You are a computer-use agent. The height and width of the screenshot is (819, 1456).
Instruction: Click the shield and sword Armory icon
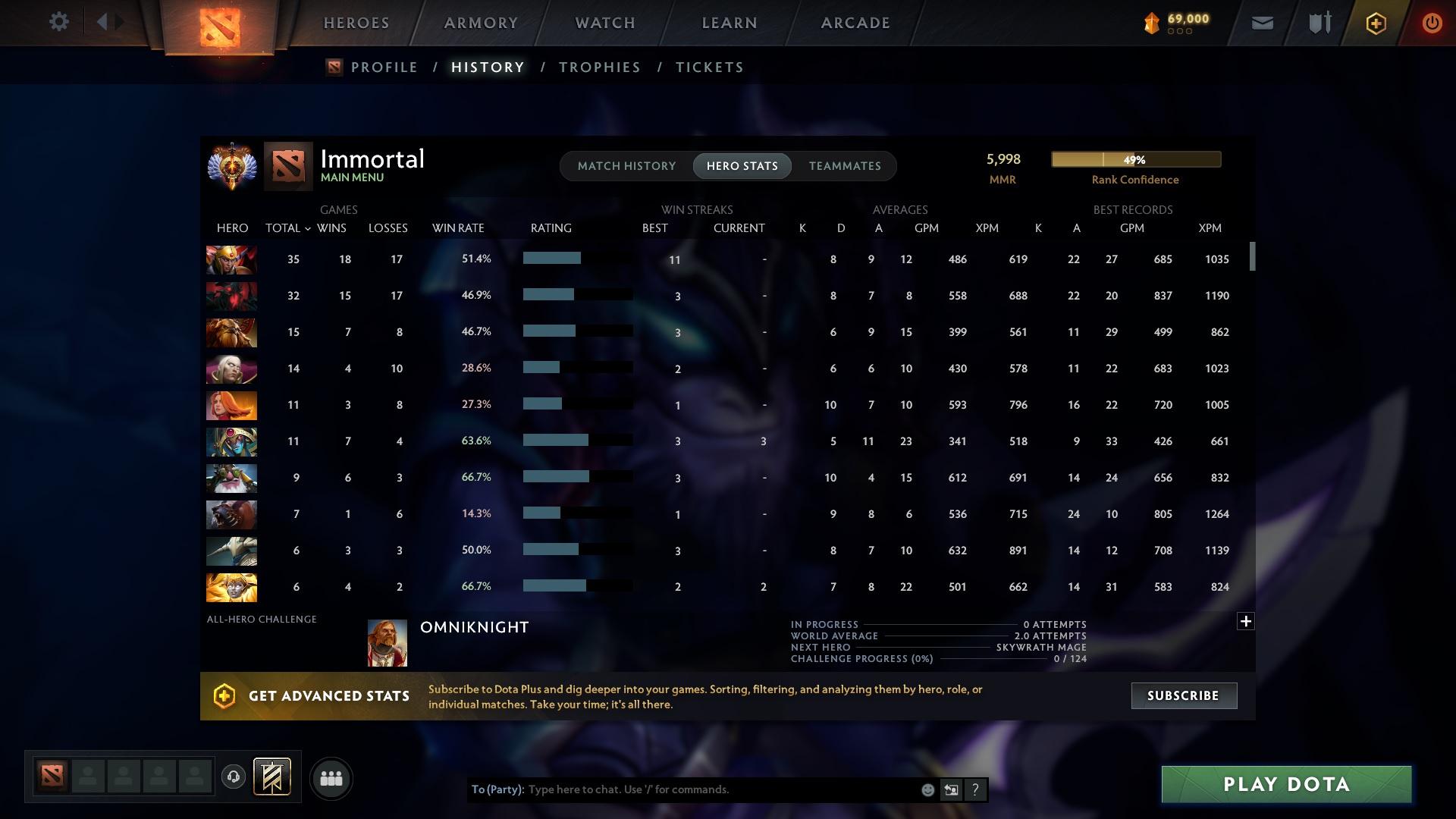coord(1318,23)
